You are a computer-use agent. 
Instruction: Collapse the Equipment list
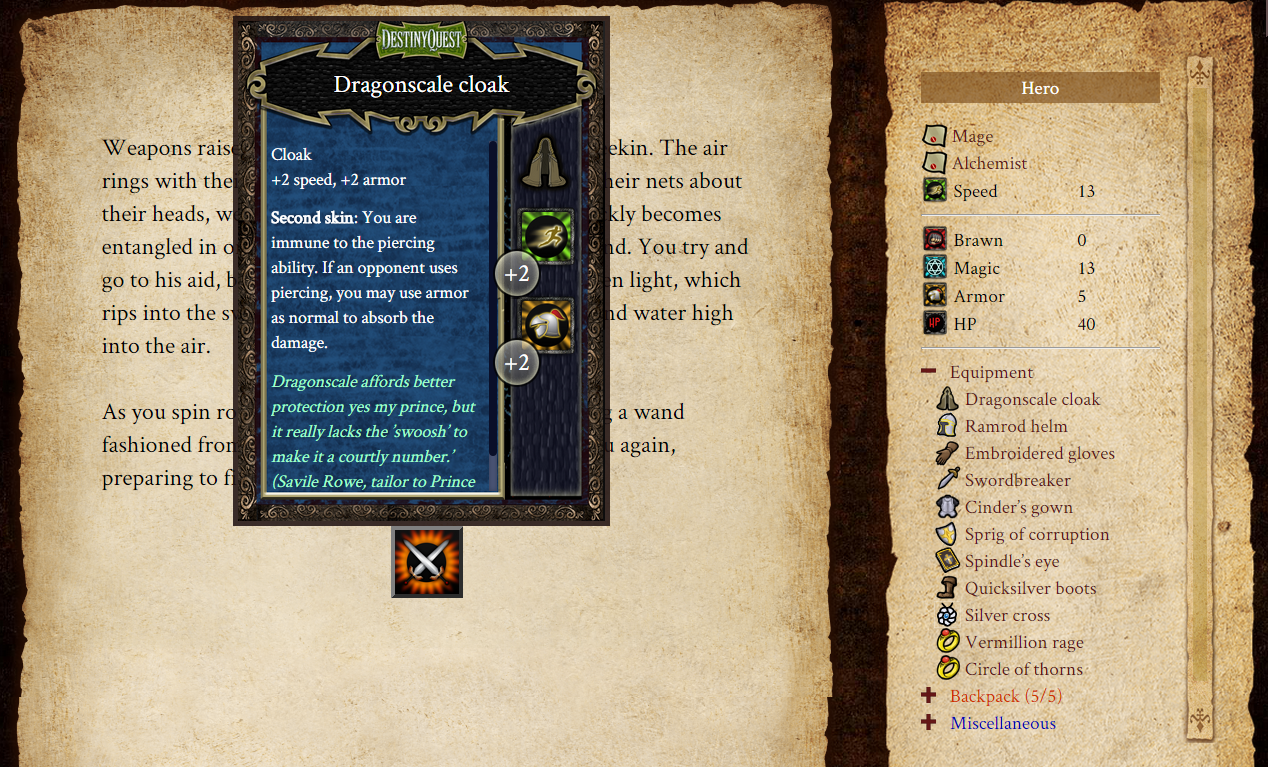(x=929, y=372)
